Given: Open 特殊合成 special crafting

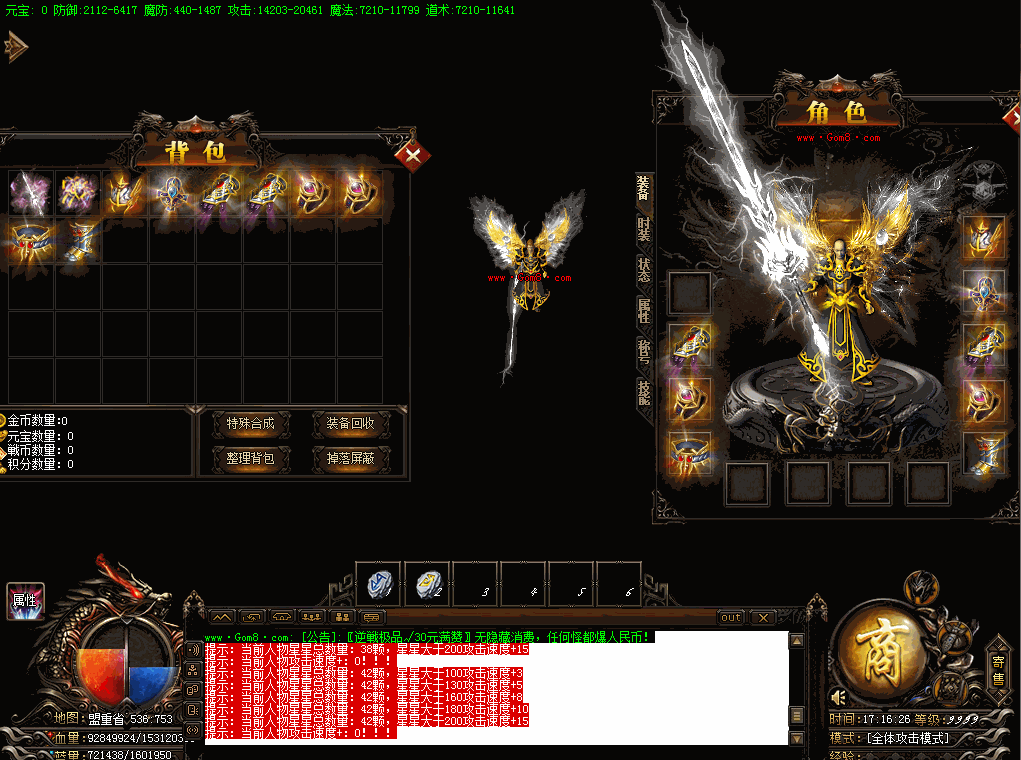Looking at the screenshot, I should pos(250,424).
